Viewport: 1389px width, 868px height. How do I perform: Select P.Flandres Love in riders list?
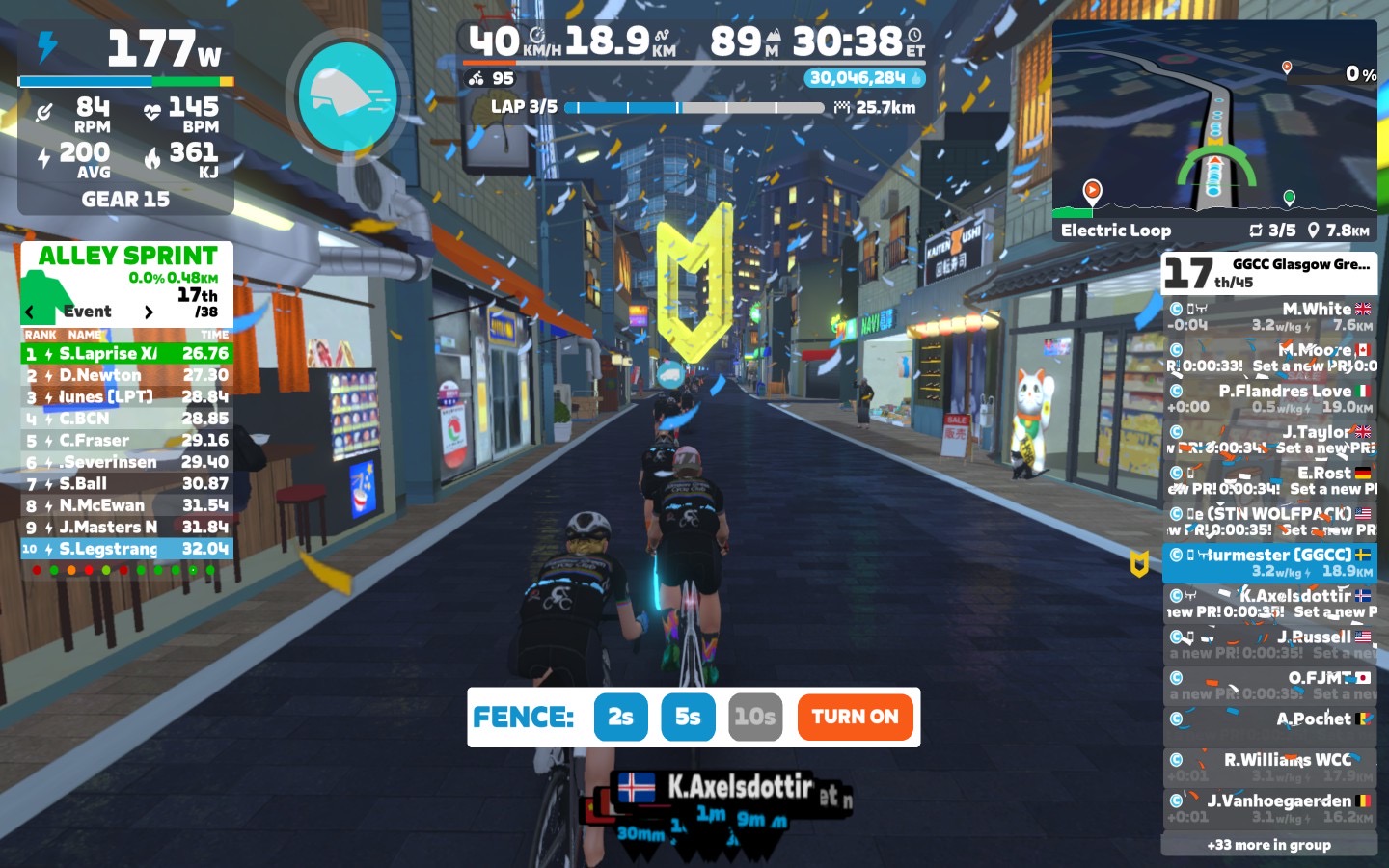[x=1268, y=398]
